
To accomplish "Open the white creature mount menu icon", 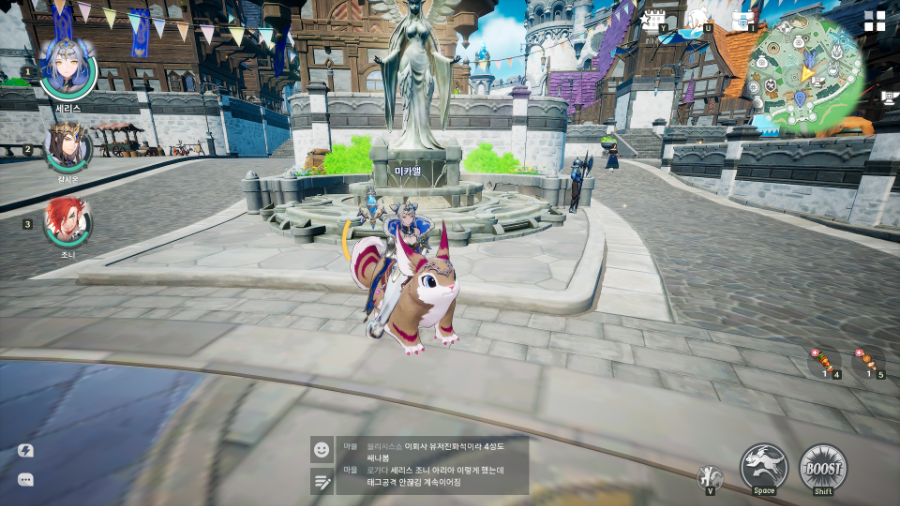I will [x=697, y=19].
